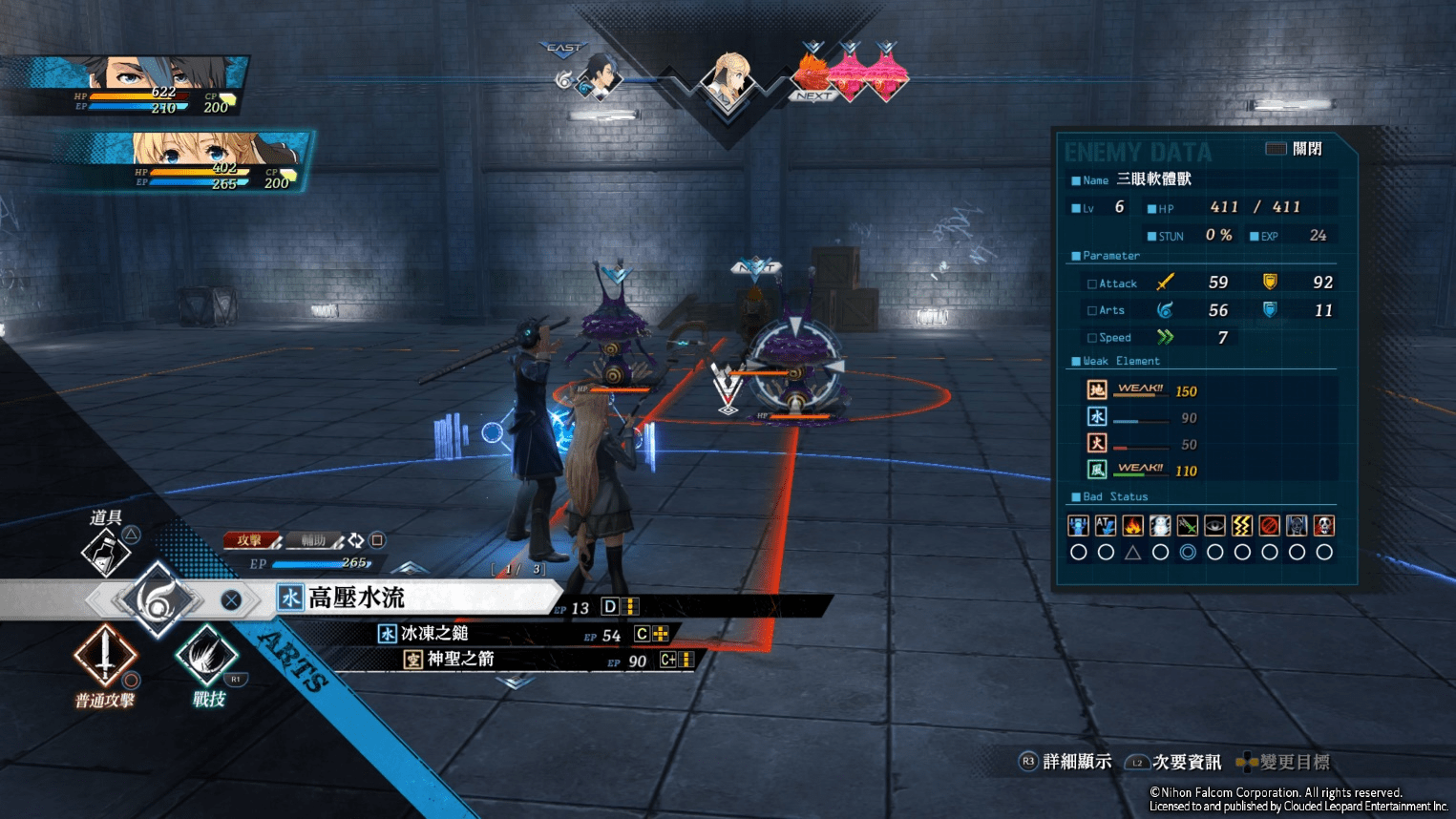The width and height of the screenshot is (1456, 819).
Task: Open the 道具 item command
Action: [x=106, y=550]
